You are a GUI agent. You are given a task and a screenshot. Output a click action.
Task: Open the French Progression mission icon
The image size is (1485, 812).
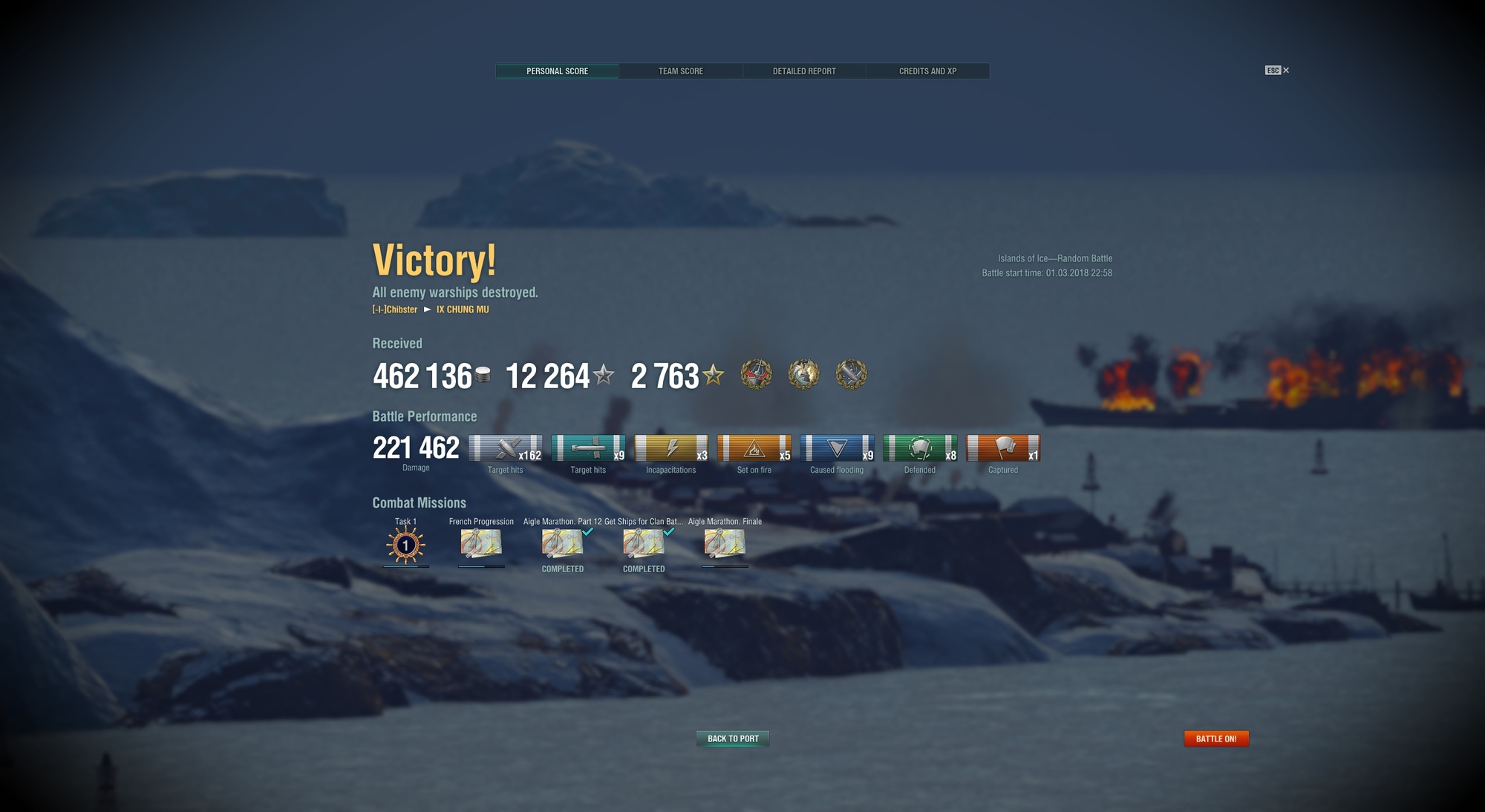(481, 544)
